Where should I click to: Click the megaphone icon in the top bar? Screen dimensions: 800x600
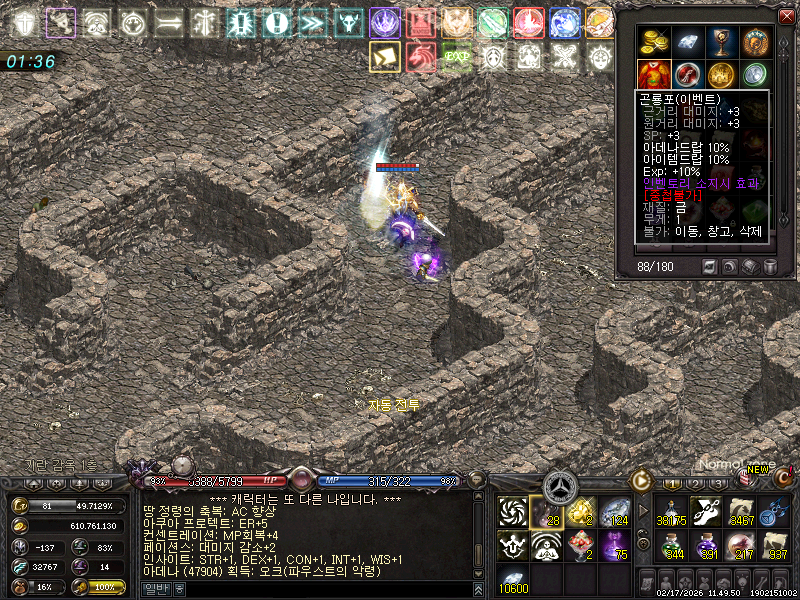(61, 22)
